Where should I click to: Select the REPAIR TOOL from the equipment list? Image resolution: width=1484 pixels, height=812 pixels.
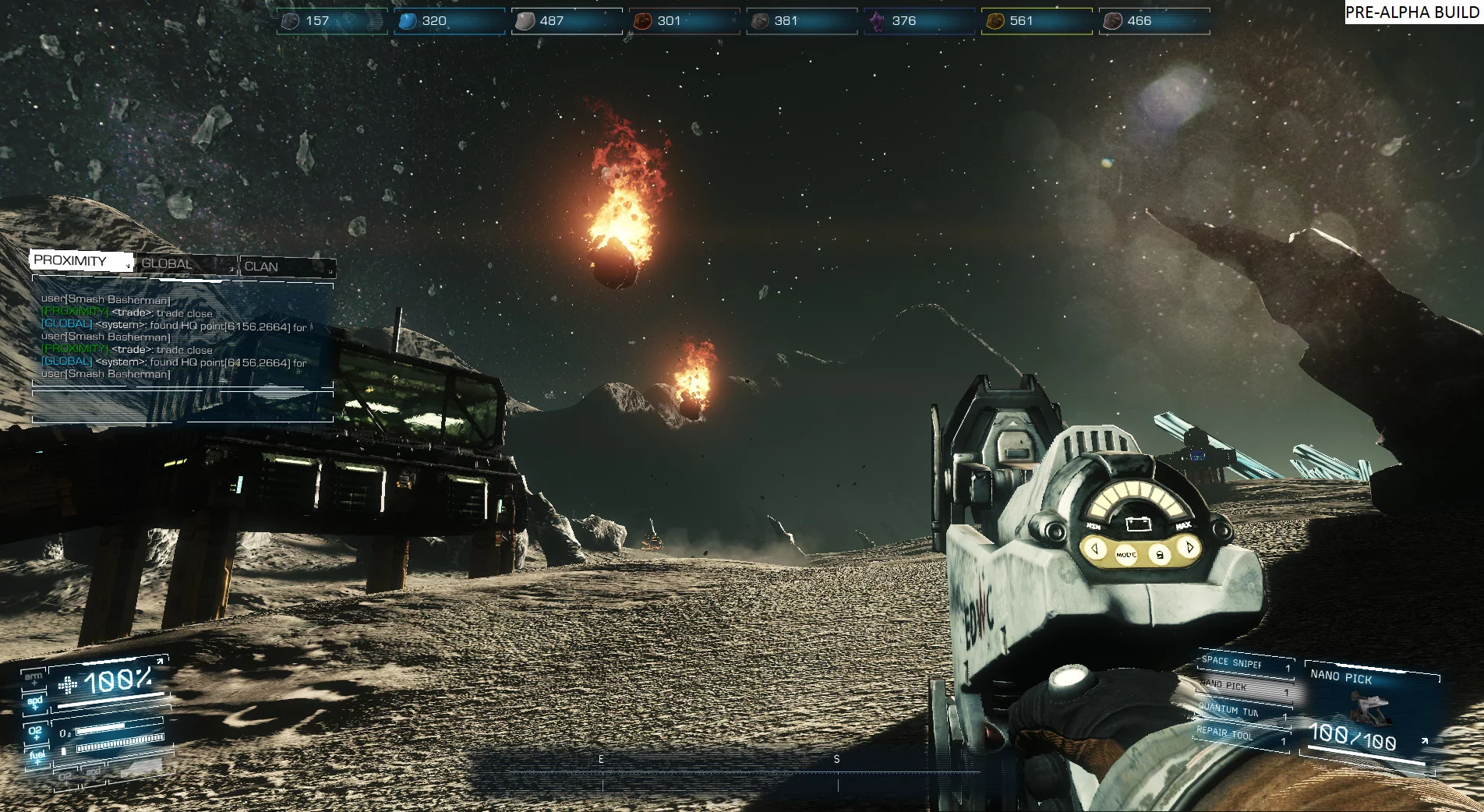pos(1224,733)
